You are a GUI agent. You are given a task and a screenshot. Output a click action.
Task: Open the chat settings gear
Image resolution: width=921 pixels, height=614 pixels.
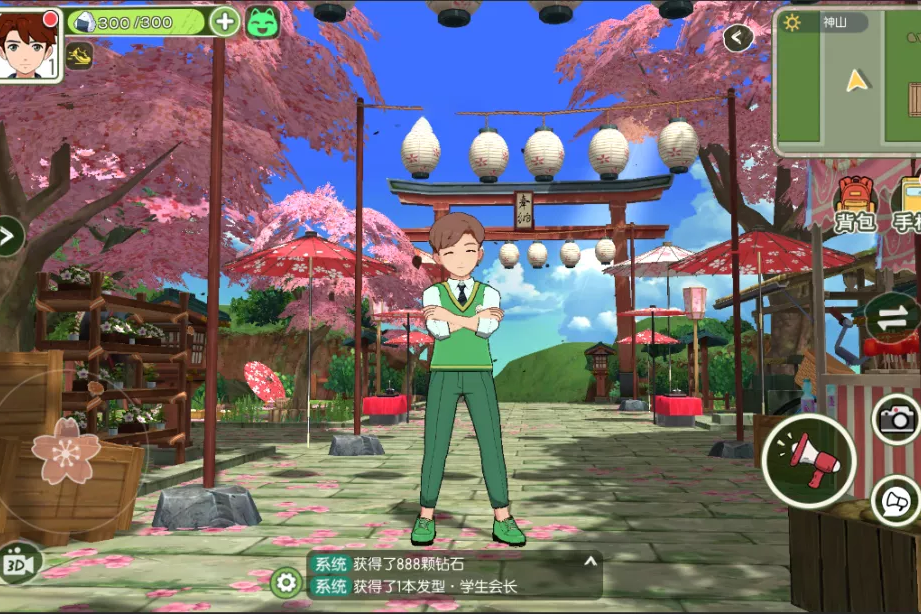point(286,582)
